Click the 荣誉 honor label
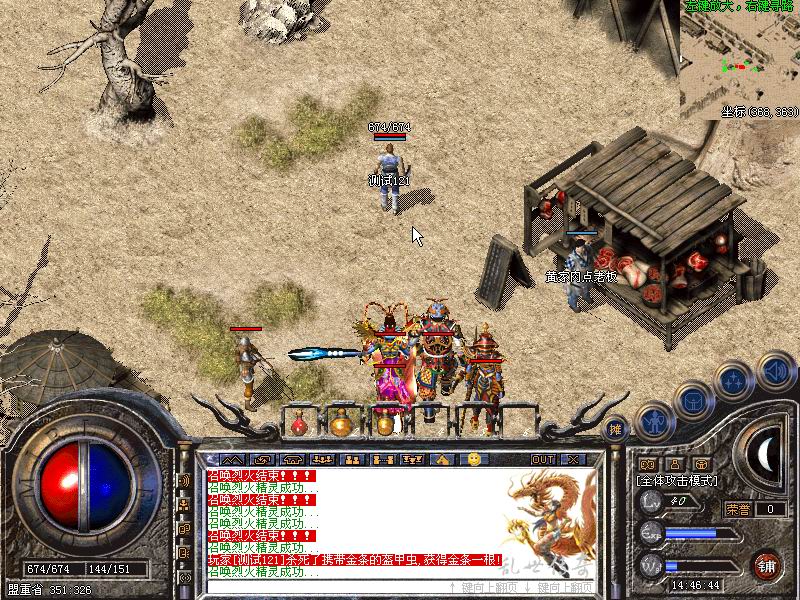The image size is (800, 600). (739, 509)
